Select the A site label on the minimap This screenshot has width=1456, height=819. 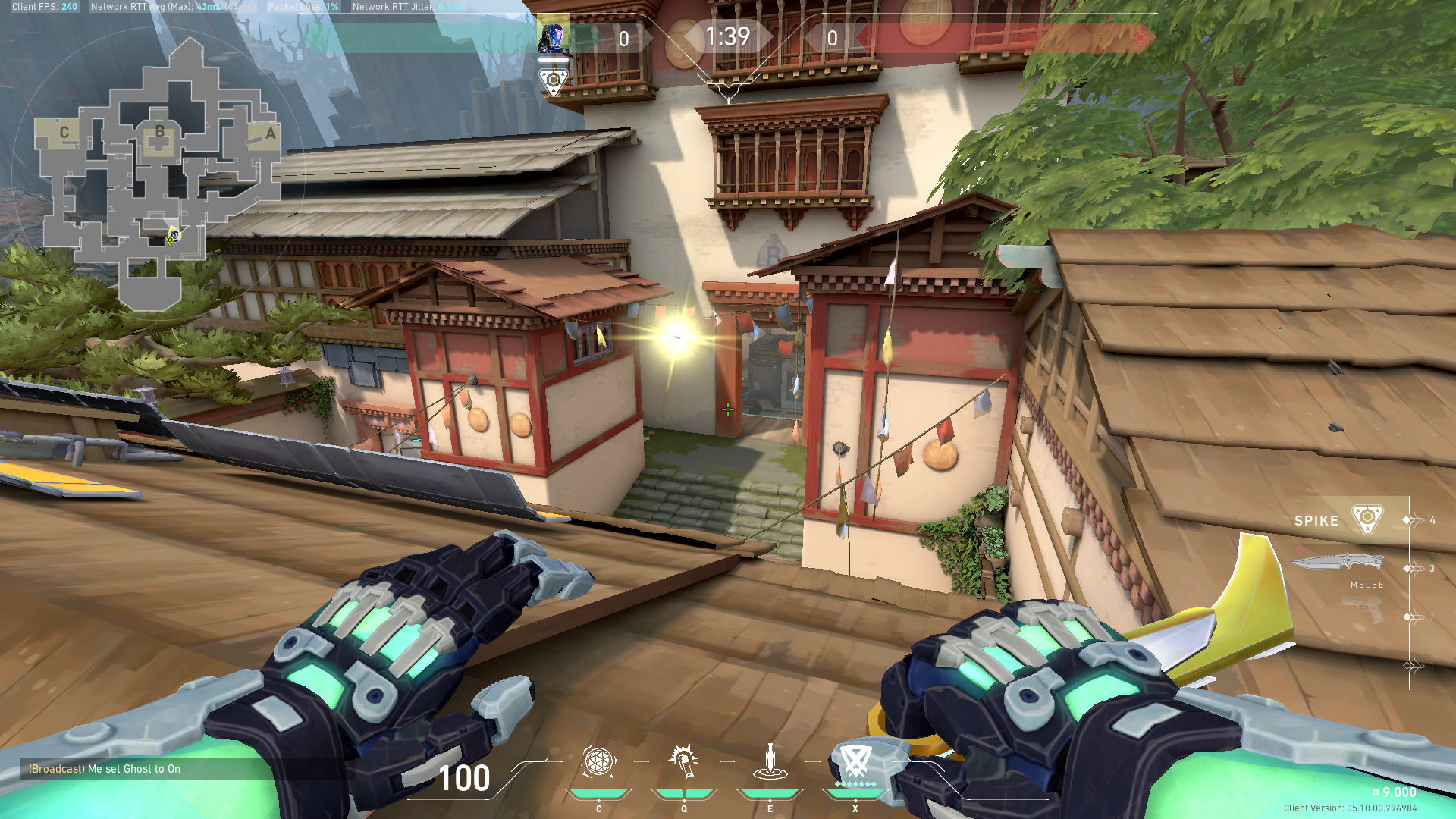[269, 133]
